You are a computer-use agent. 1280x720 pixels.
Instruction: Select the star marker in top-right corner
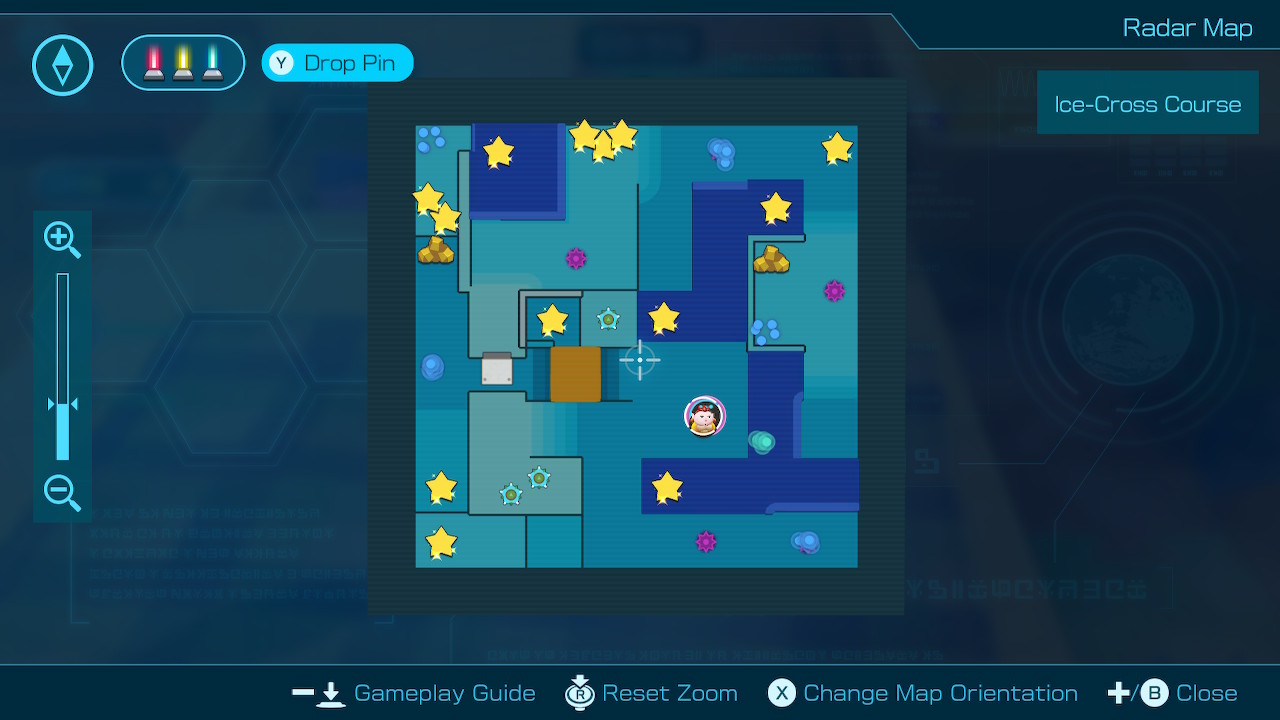coord(837,148)
